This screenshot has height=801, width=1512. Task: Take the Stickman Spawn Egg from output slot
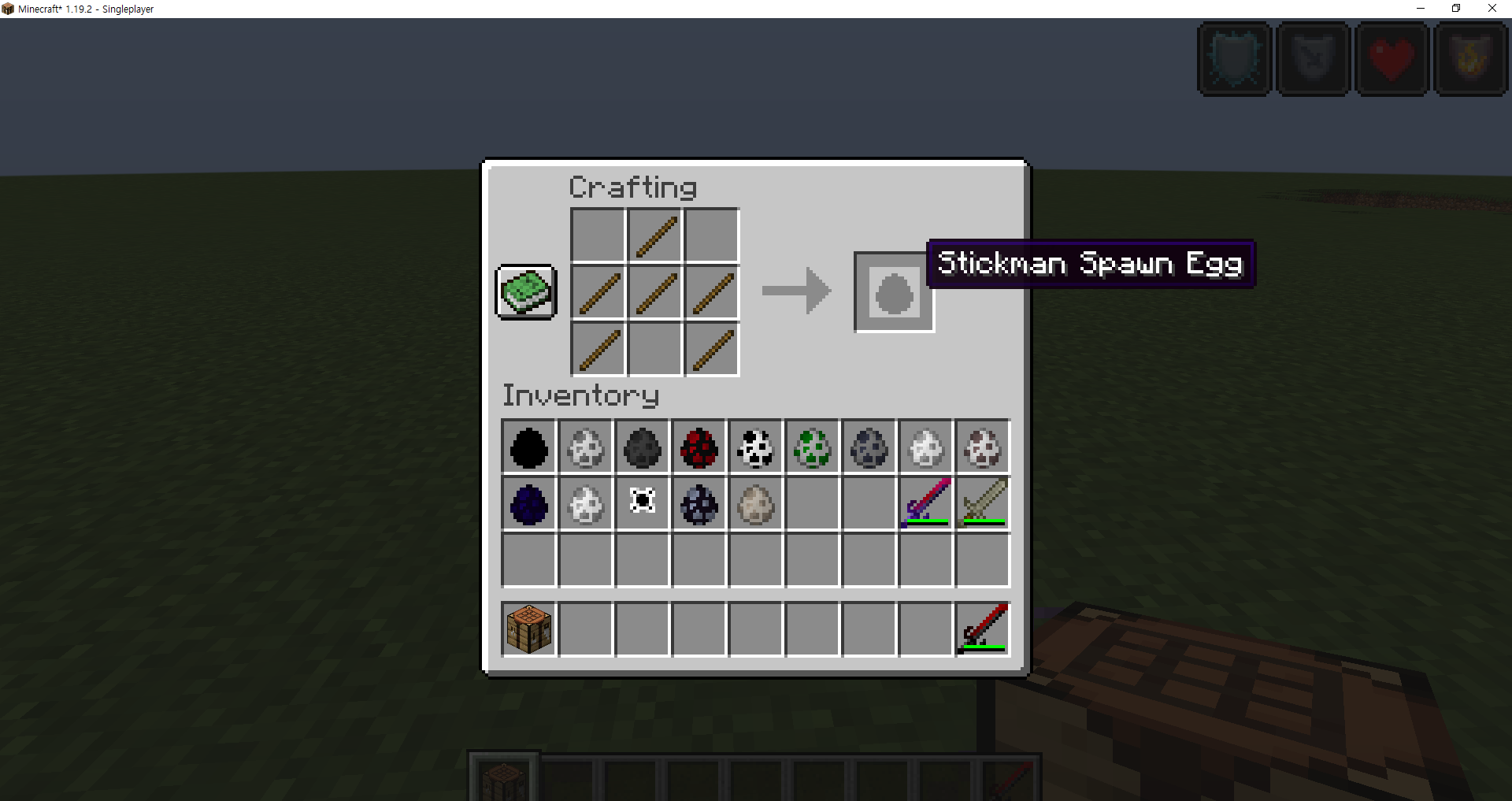(x=893, y=292)
